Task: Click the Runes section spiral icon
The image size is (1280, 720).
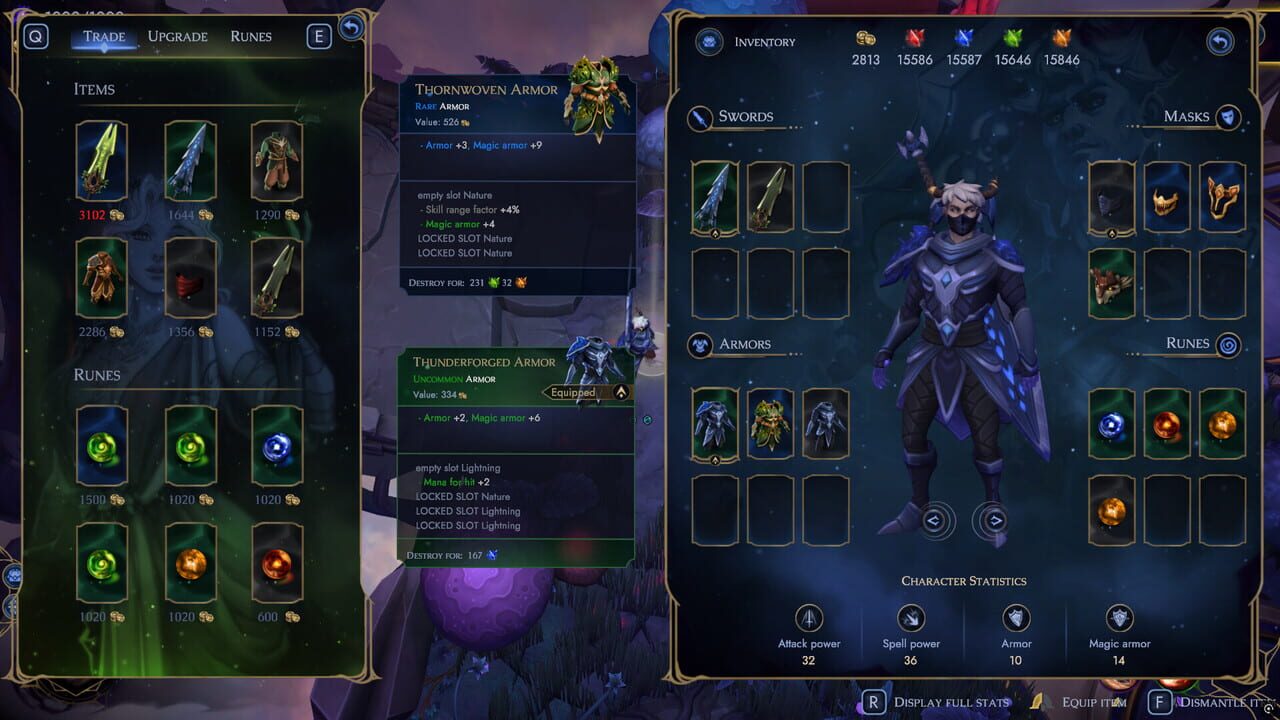Action: coord(1227,344)
